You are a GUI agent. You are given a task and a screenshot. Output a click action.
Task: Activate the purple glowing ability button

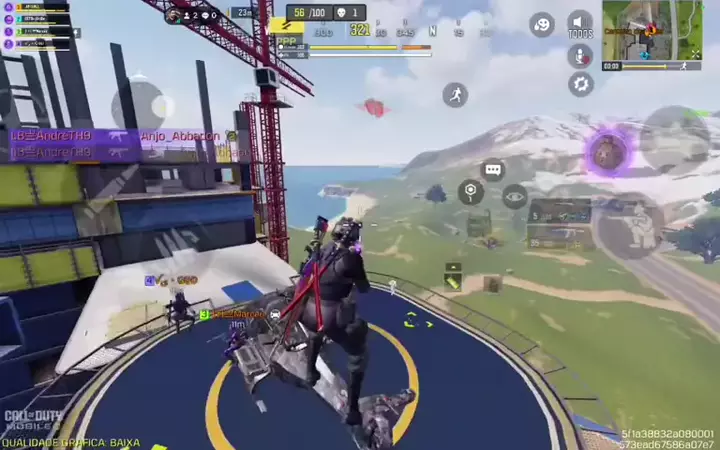pyautogui.click(x=606, y=153)
